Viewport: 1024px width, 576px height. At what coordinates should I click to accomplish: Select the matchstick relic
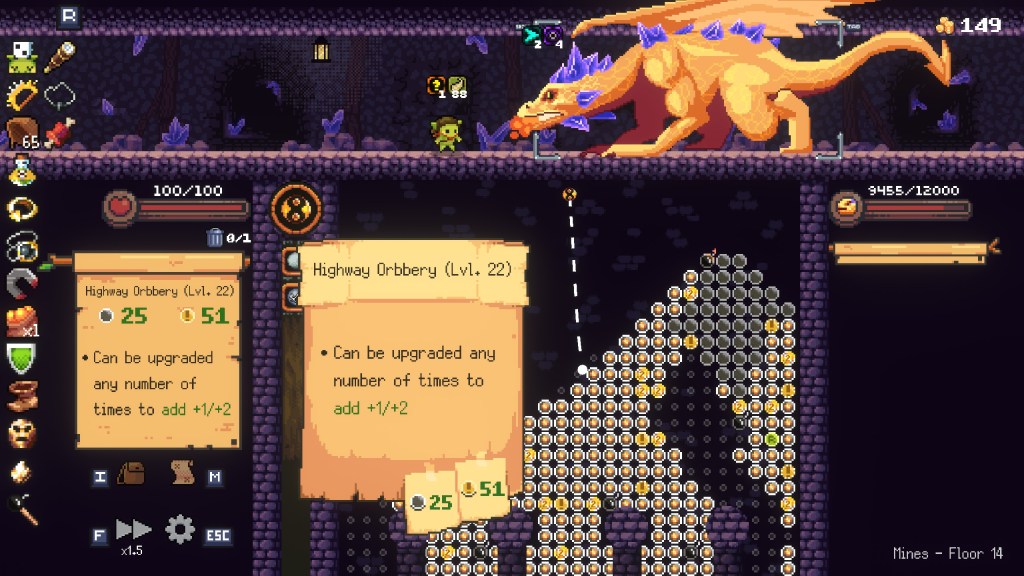[x=21, y=508]
